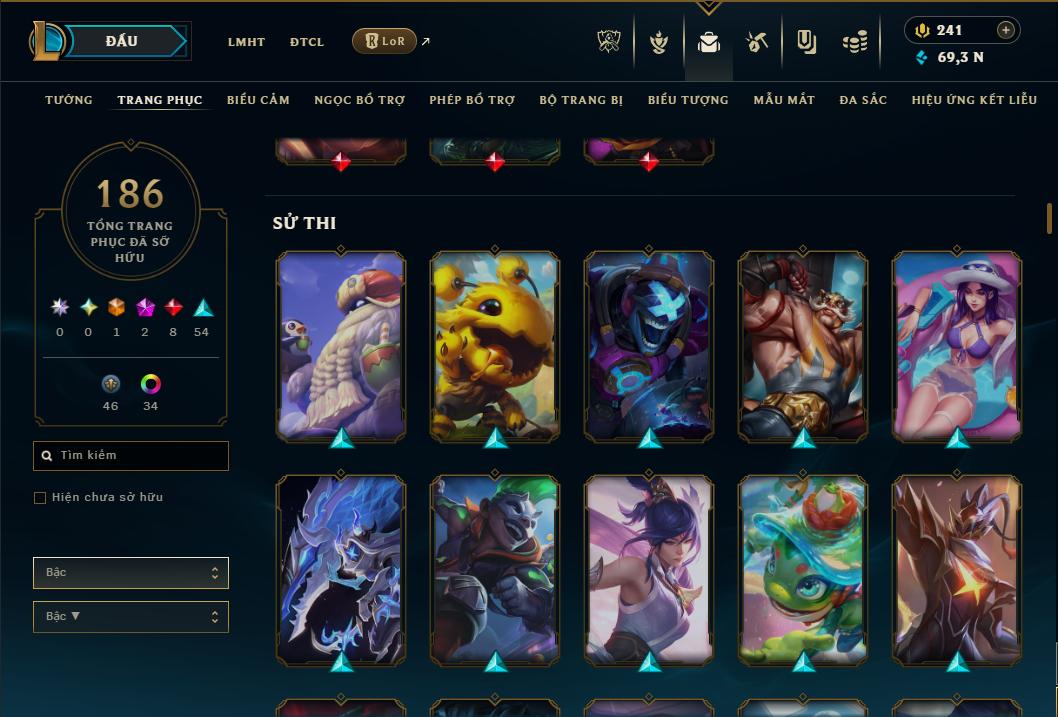
Task: Open the store coins icon
Action: 854,42
